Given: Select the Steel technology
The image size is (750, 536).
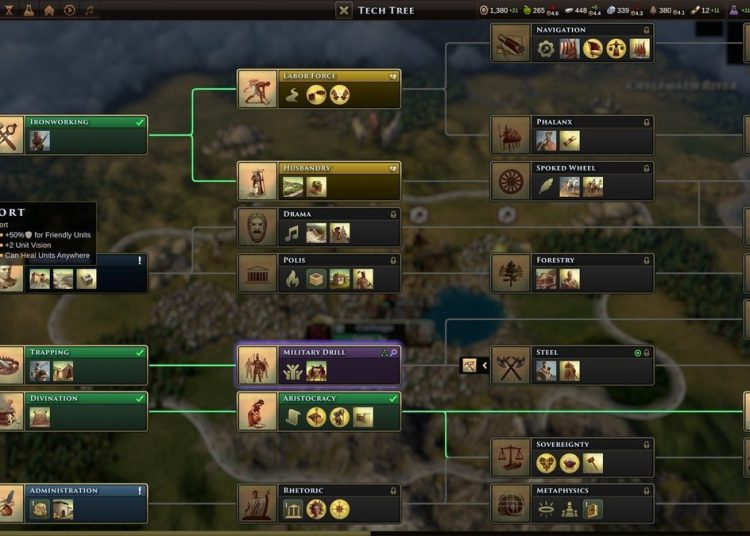Looking at the screenshot, I should point(572,366).
